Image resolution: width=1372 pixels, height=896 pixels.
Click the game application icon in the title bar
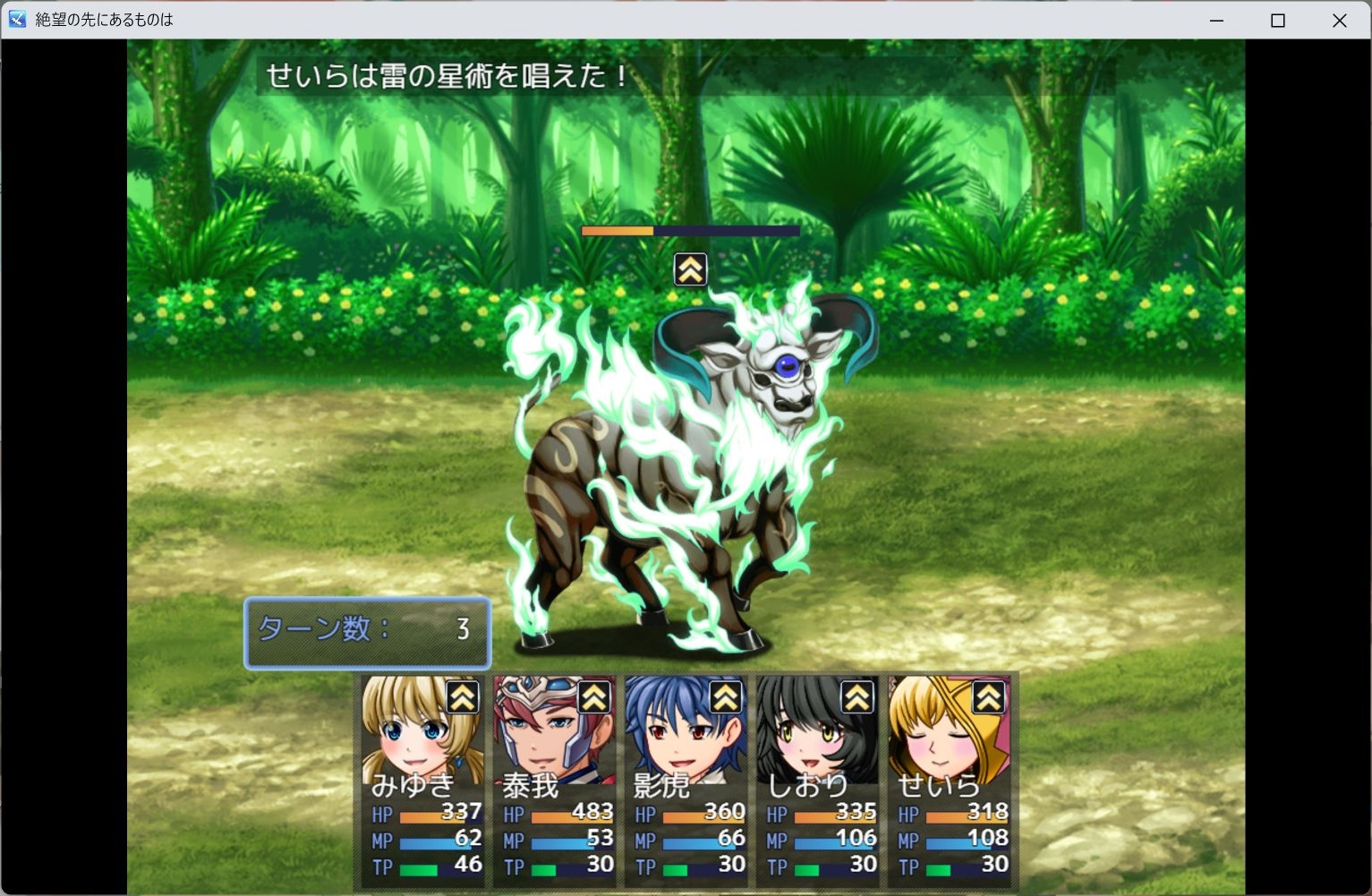pyautogui.click(x=15, y=20)
